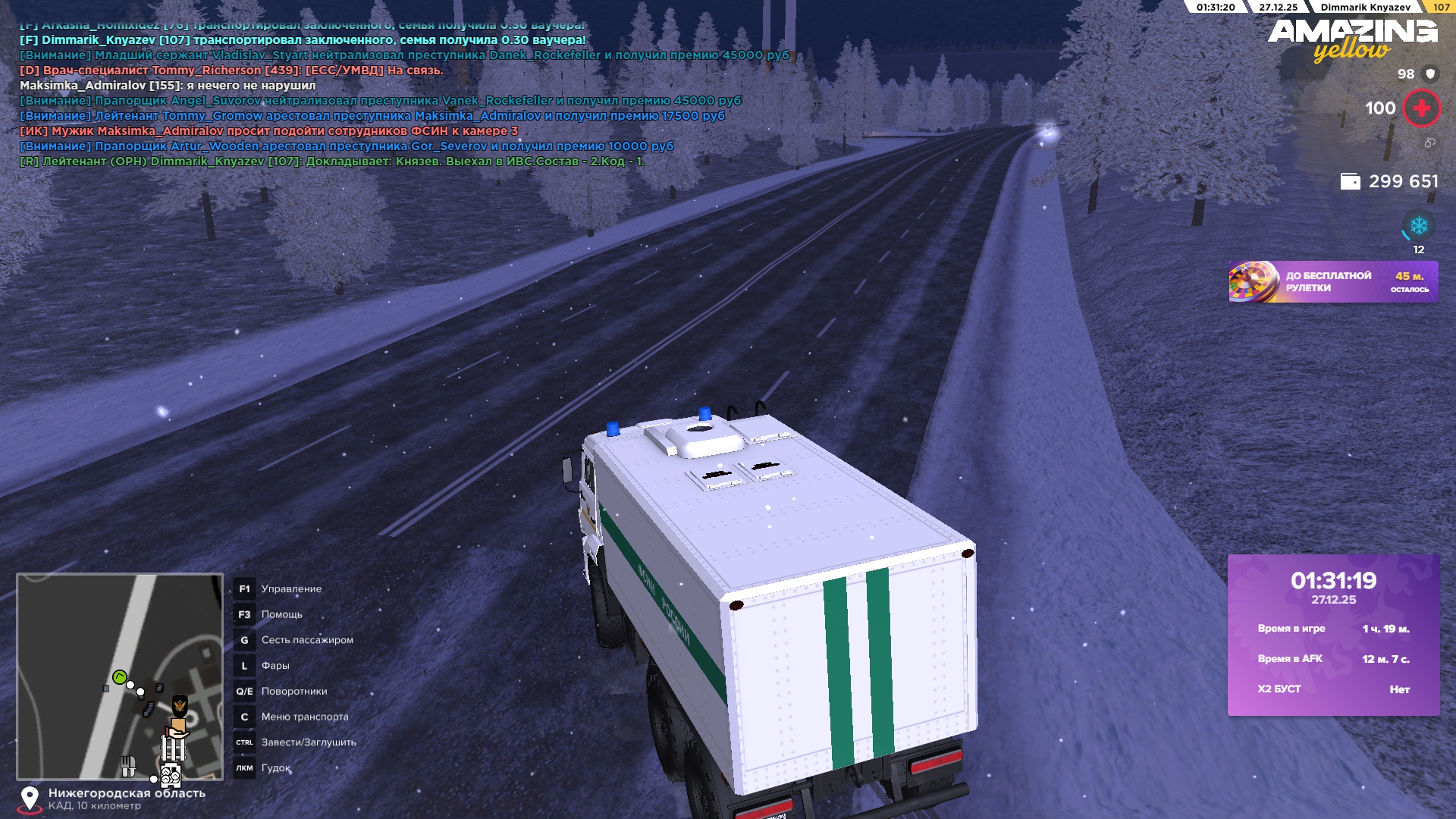
Task: Select the green circle marker on minimap
Action: (x=119, y=676)
